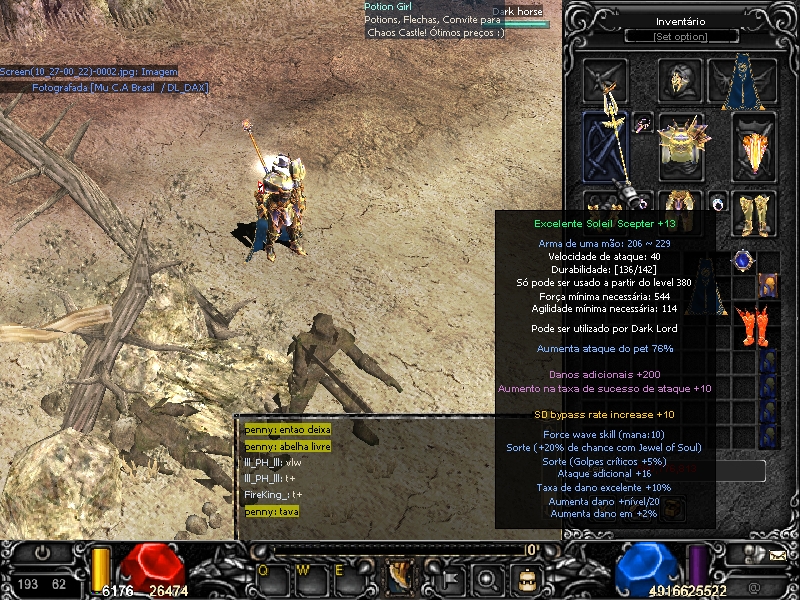Select the small ring slot beside the boots

(718, 201)
